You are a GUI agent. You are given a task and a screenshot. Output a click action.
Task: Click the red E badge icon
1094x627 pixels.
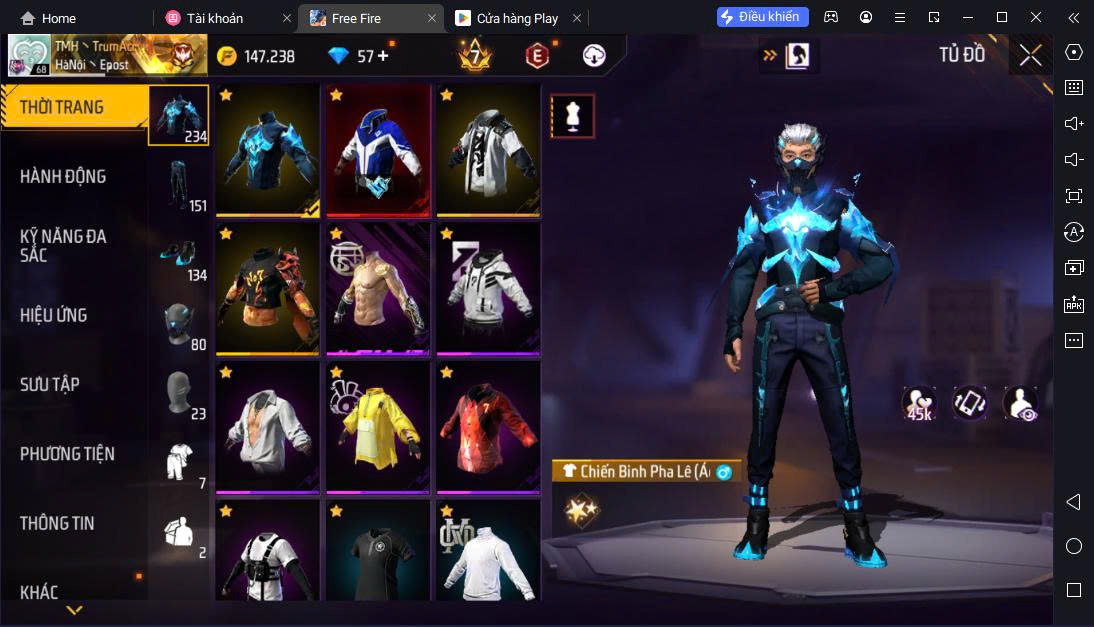pos(537,56)
